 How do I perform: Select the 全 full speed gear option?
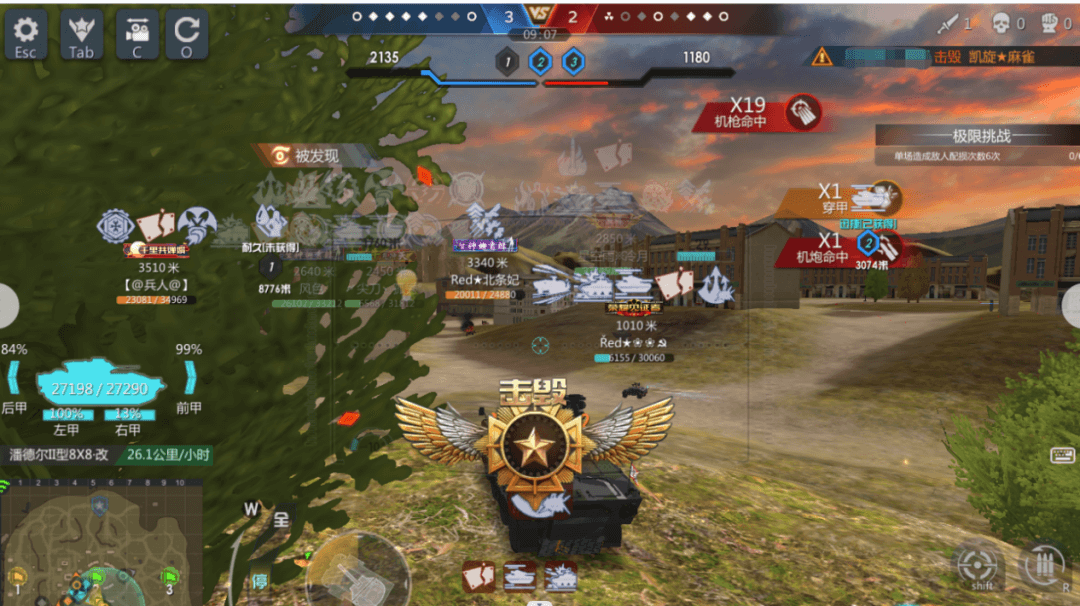coord(281,520)
